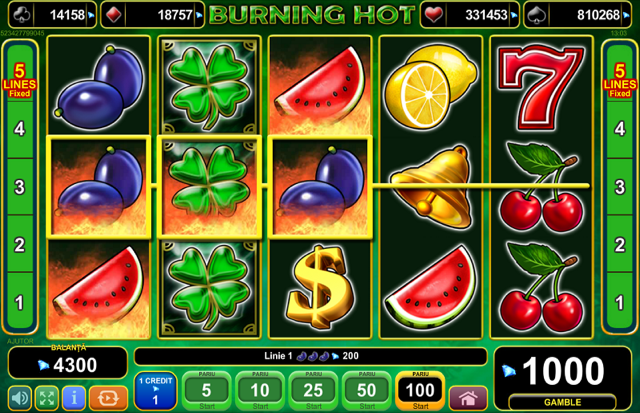
Task: Open the info paytable button
Action: 73,398
